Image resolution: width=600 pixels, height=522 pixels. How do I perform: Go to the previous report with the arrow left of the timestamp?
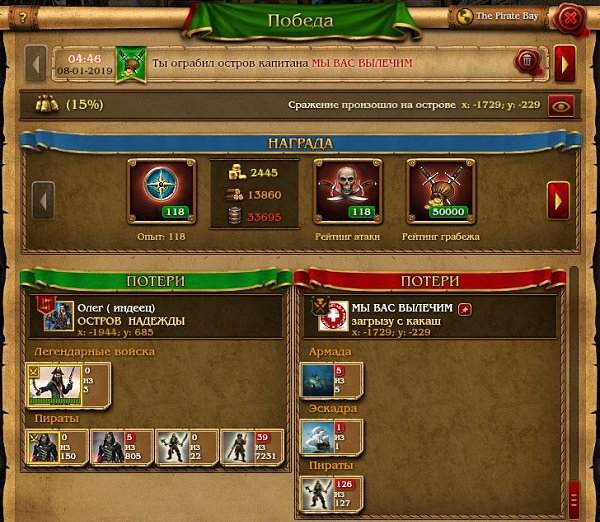36,64
